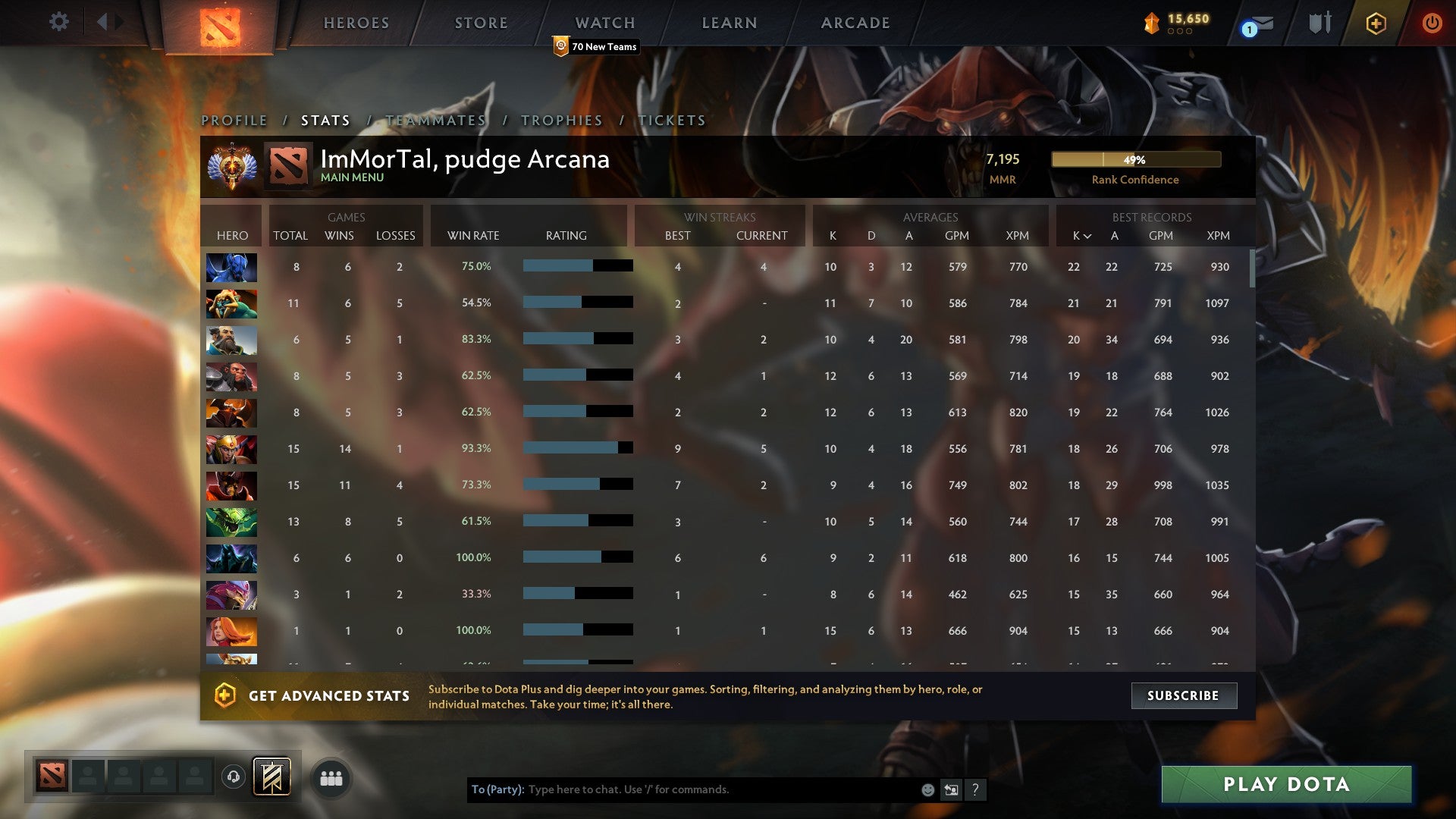Open the K sort dropdown in Best Records
Image resolution: width=1456 pixels, height=819 pixels.
point(1080,236)
